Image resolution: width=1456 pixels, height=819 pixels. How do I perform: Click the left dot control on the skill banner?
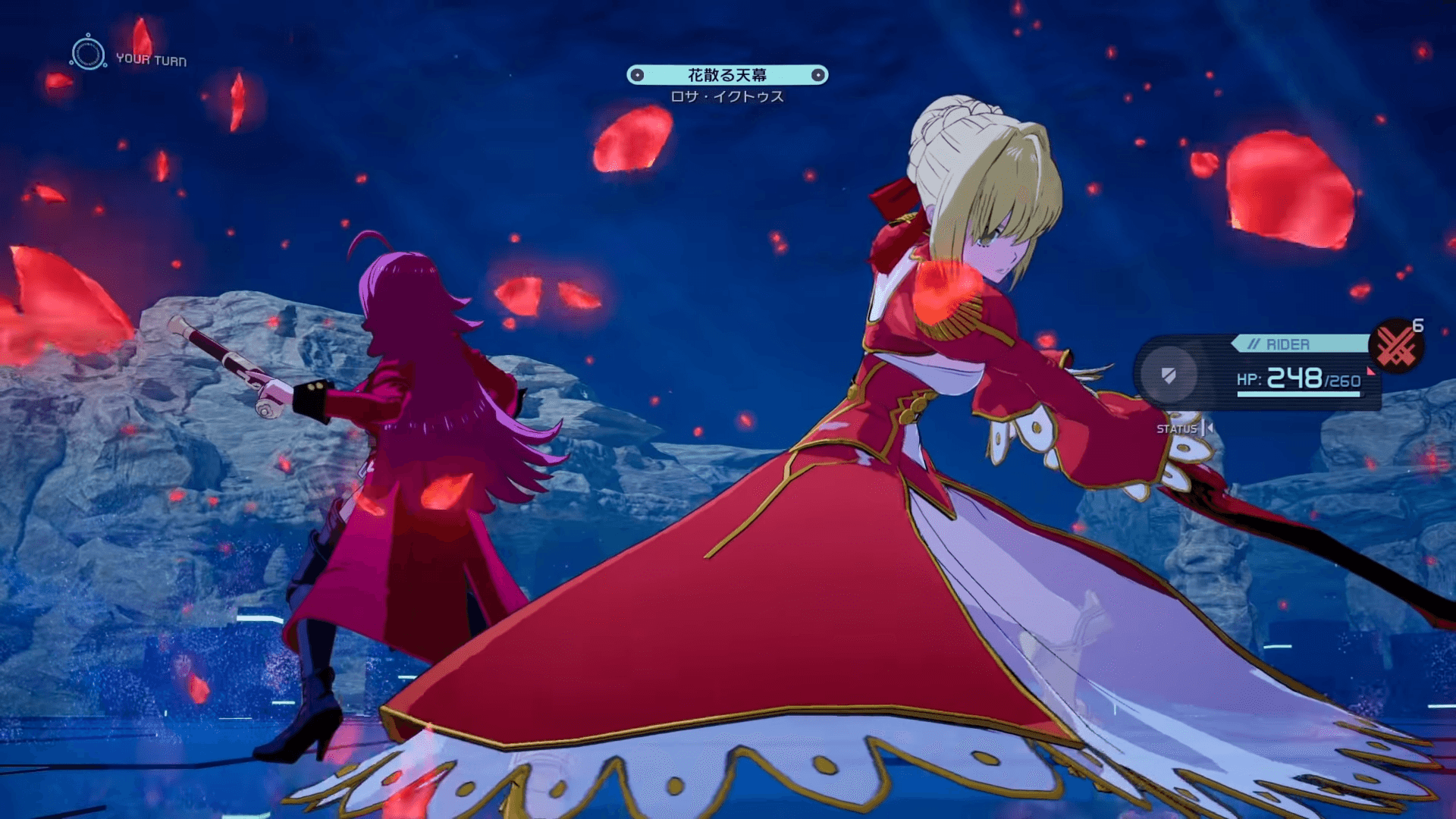pyautogui.click(x=637, y=74)
